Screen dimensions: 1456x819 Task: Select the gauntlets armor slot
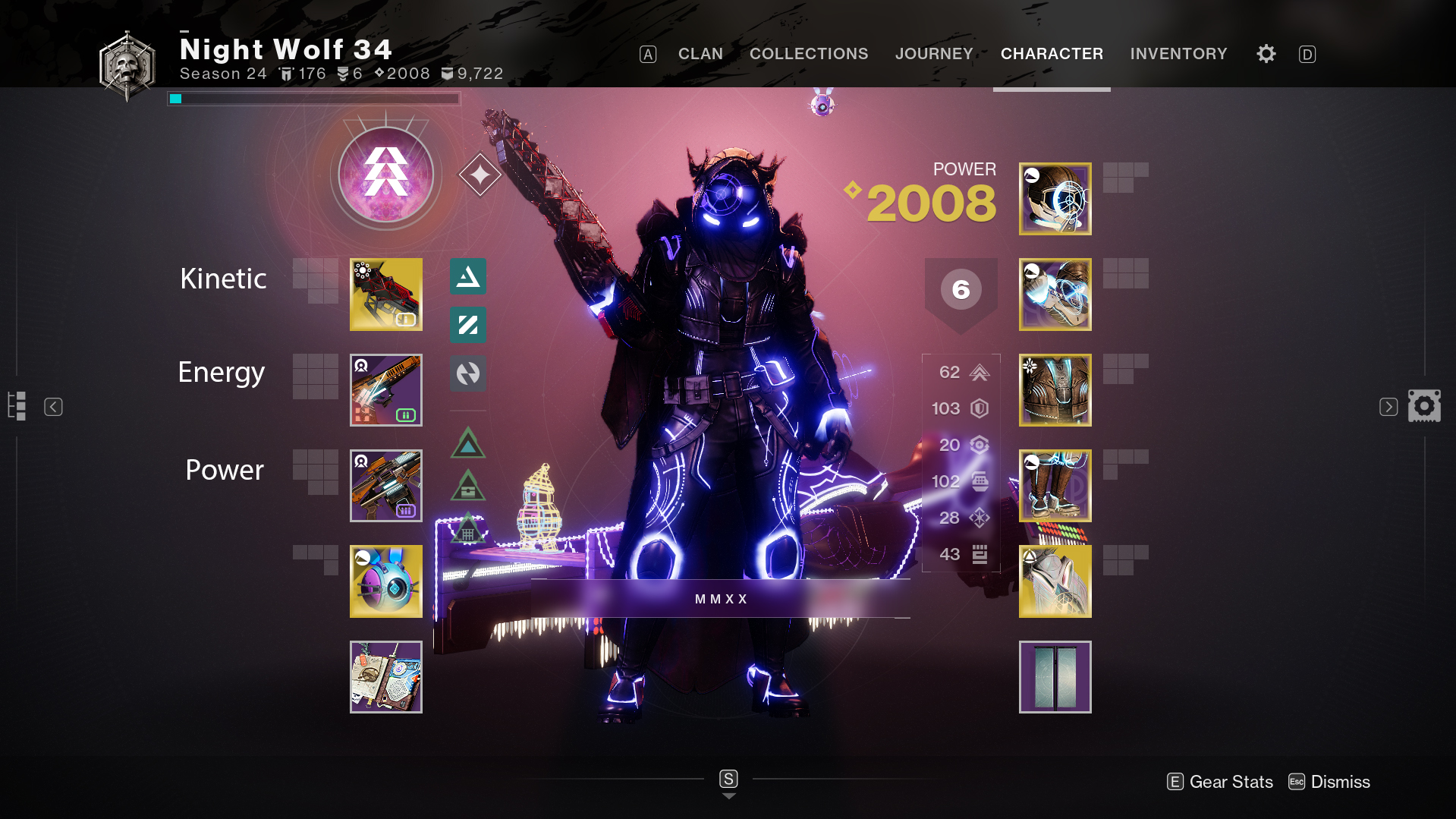pos(1055,295)
